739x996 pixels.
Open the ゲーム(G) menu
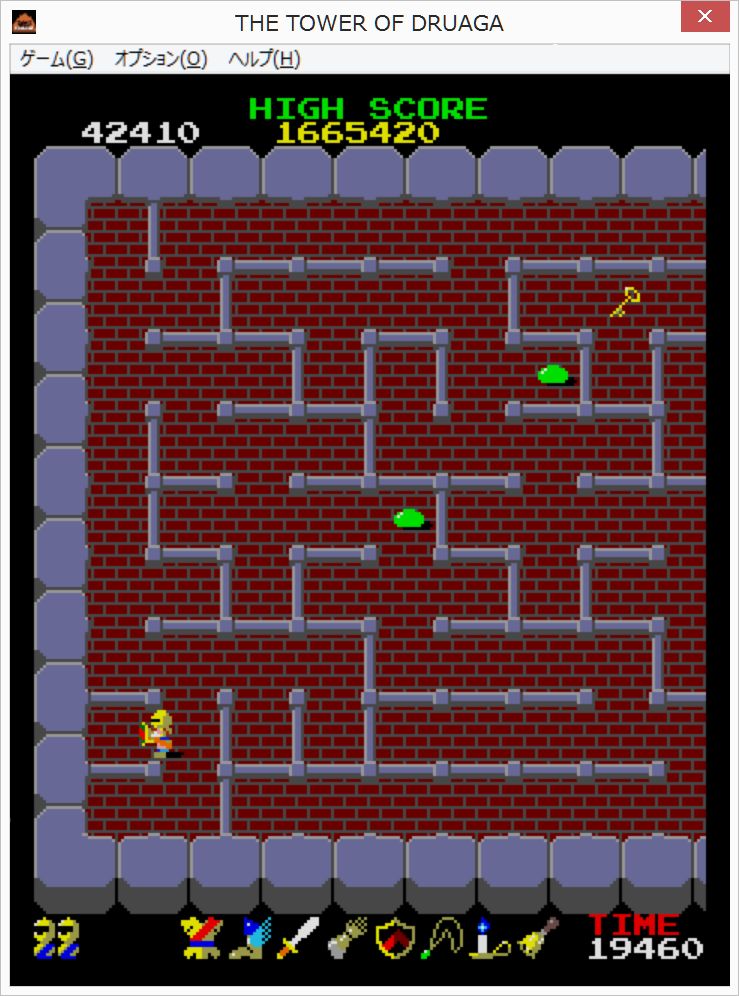coord(56,59)
